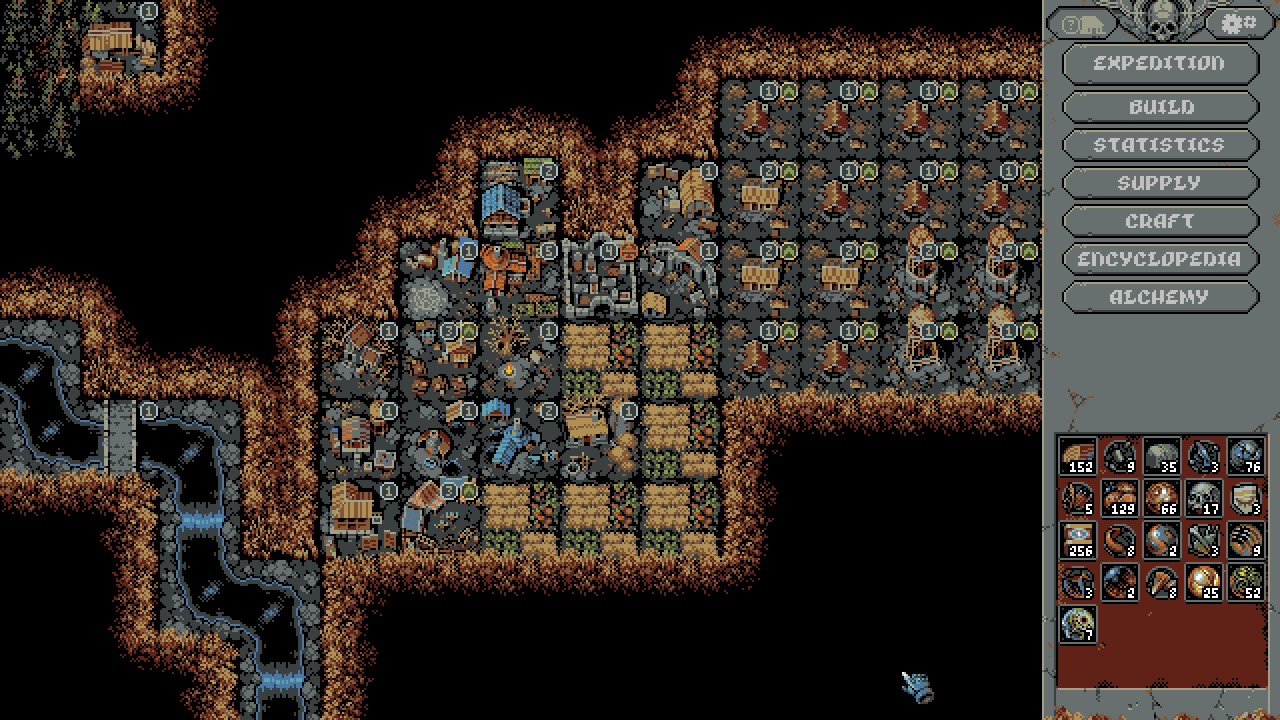Select the blue ore resource with 76
This screenshot has height=720, width=1280.
click(1245, 456)
